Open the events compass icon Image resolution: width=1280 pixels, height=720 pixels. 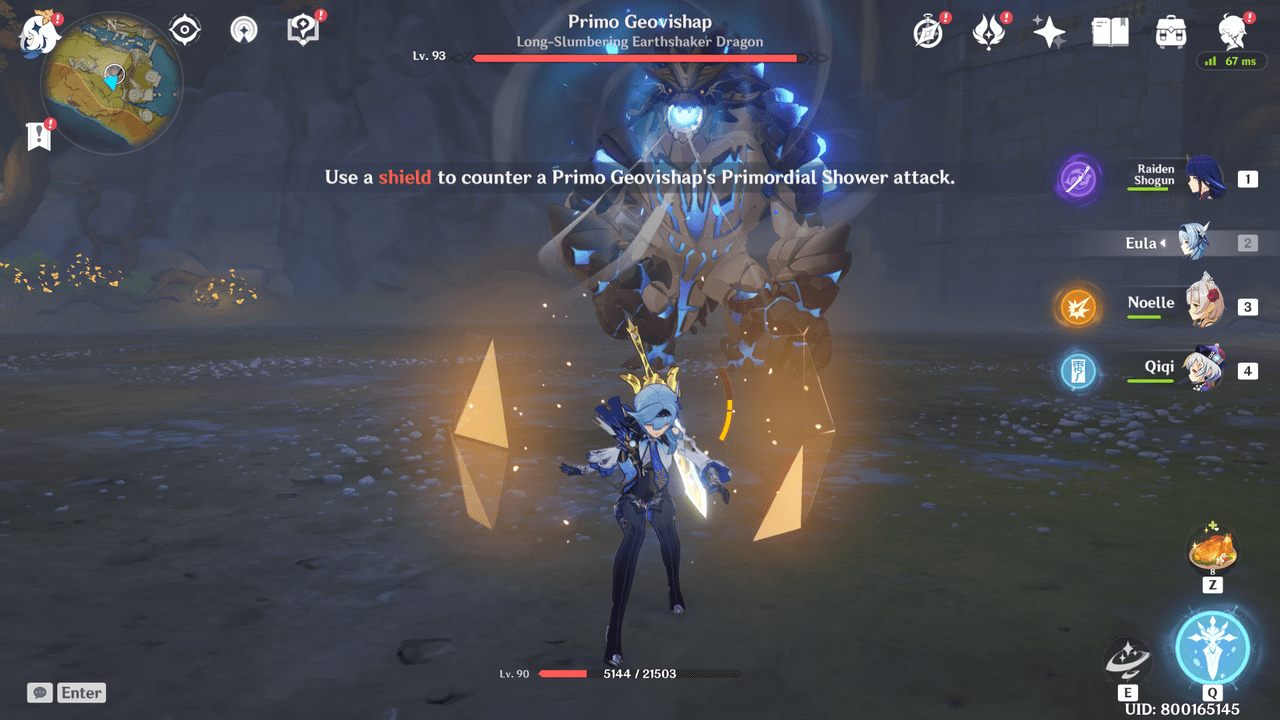pyautogui.click(x=928, y=33)
